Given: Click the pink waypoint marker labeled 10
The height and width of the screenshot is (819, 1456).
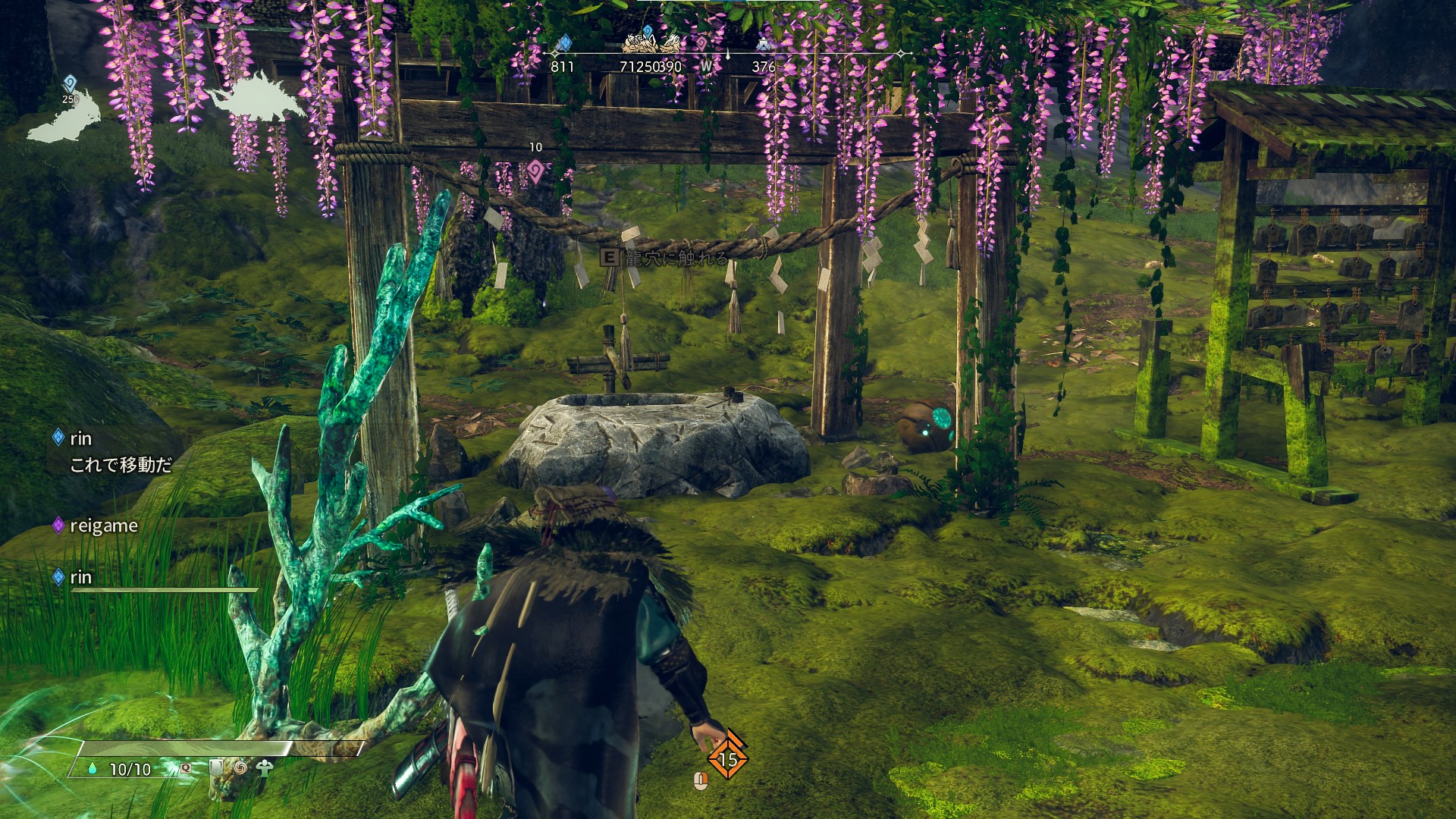Looking at the screenshot, I should 535,170.
